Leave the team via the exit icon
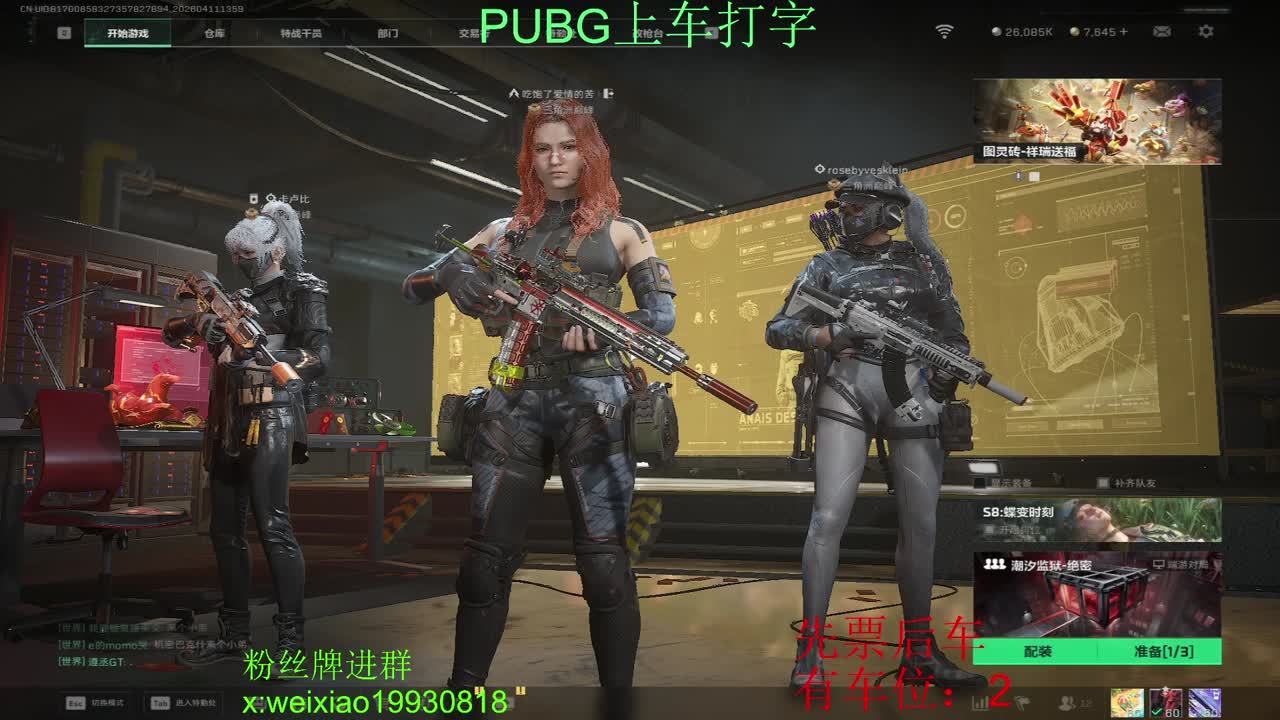Screen dimensions: 1280x720 tap(608, 94)
